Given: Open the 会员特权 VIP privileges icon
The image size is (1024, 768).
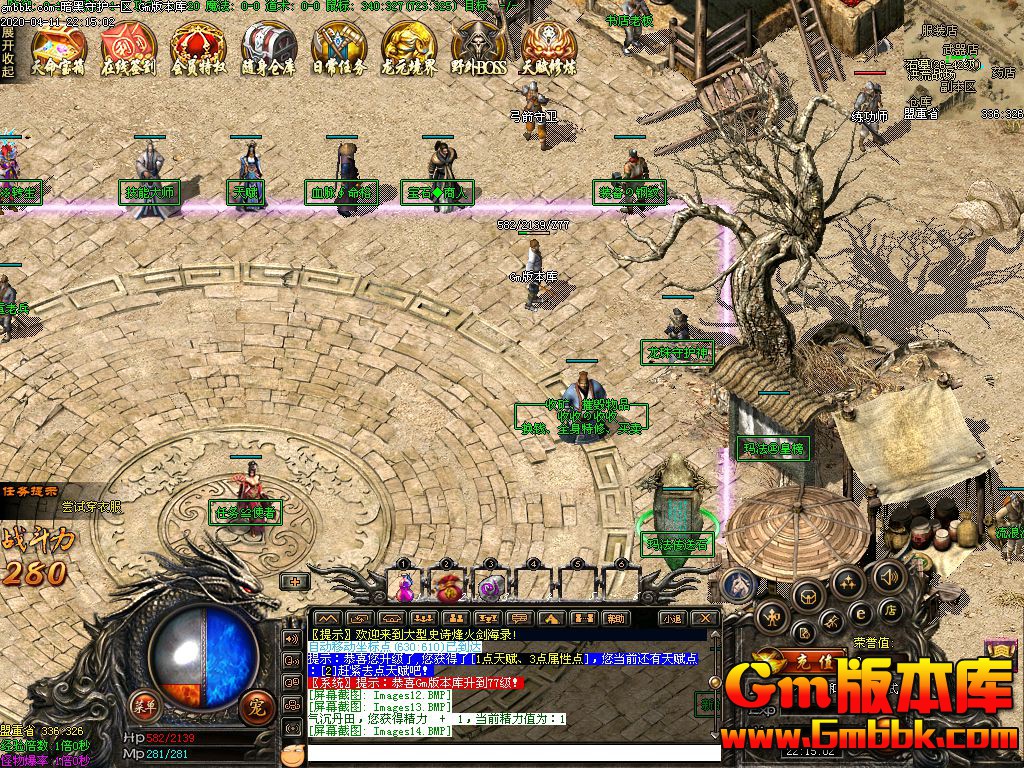Looking at the screenshot, I should [199, 48].
